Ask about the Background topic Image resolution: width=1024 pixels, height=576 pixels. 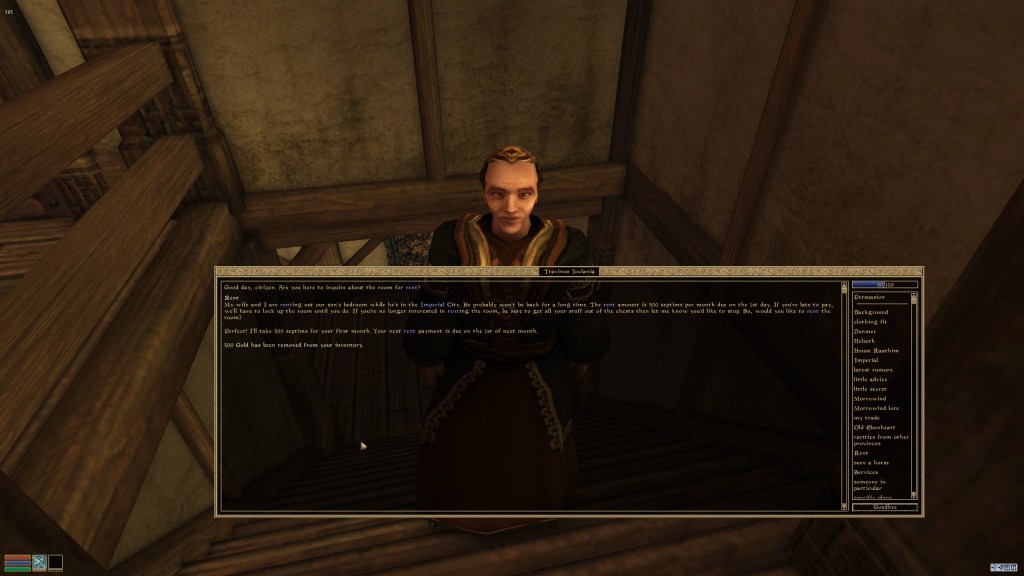(871, 312)
